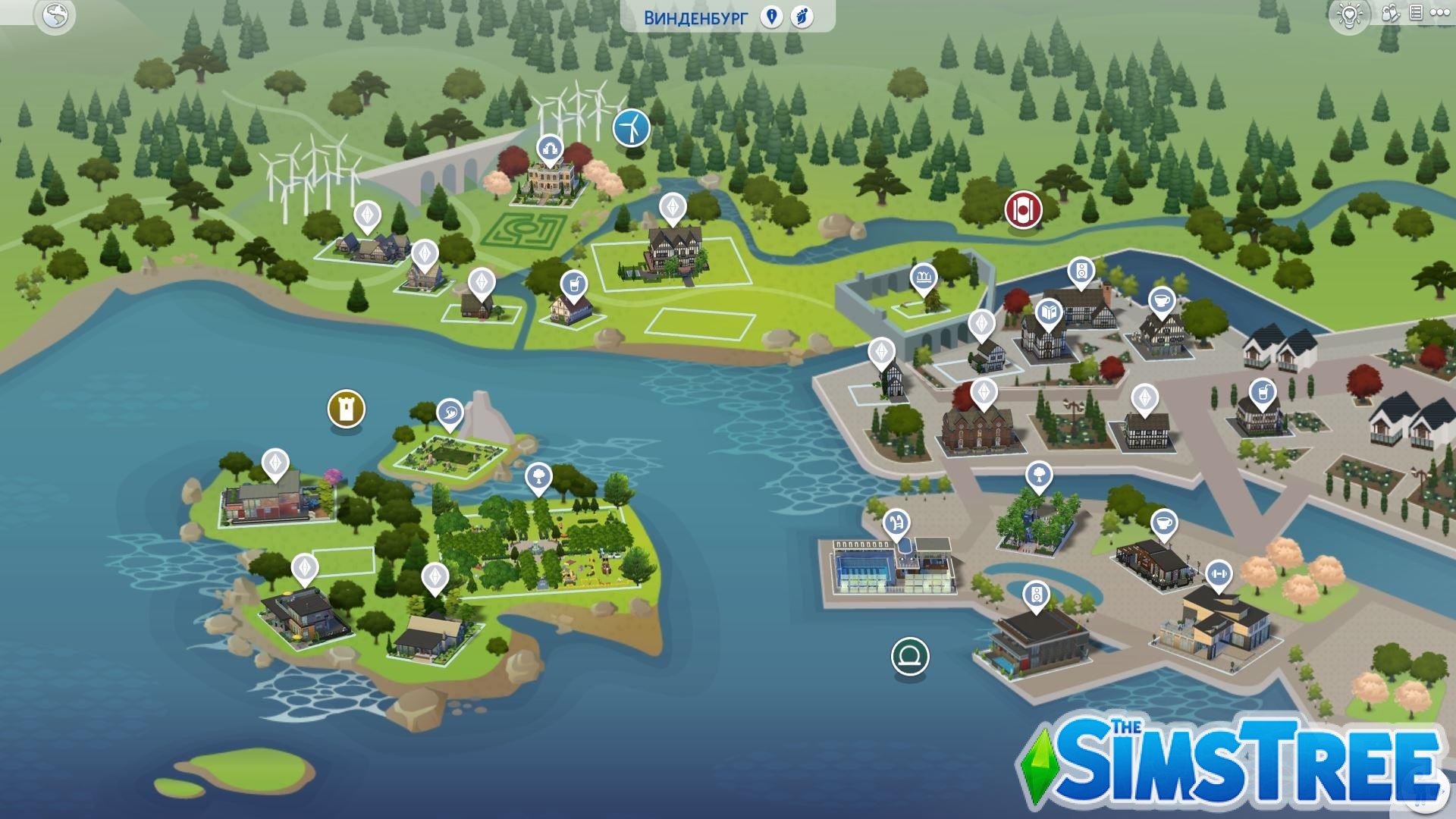Choose the wave pin on the small island
The height and width of the screenshot is (819, 1456).
450,413
